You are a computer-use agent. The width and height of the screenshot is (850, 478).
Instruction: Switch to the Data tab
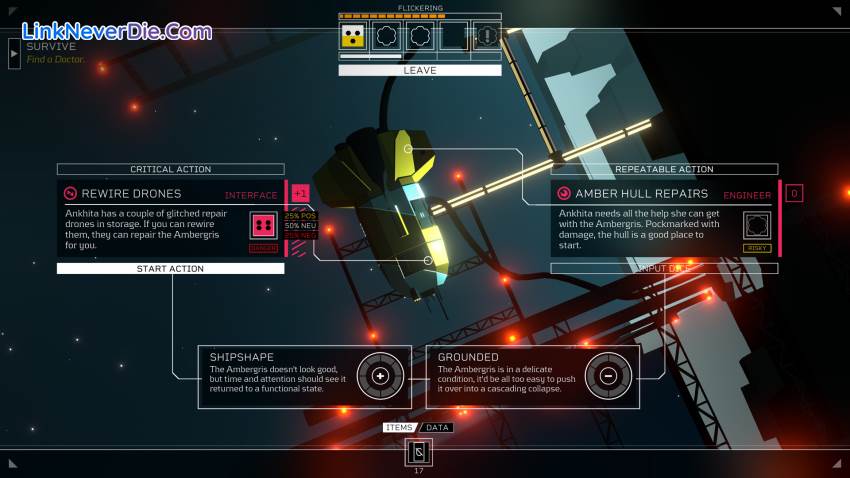pos(437,428)
